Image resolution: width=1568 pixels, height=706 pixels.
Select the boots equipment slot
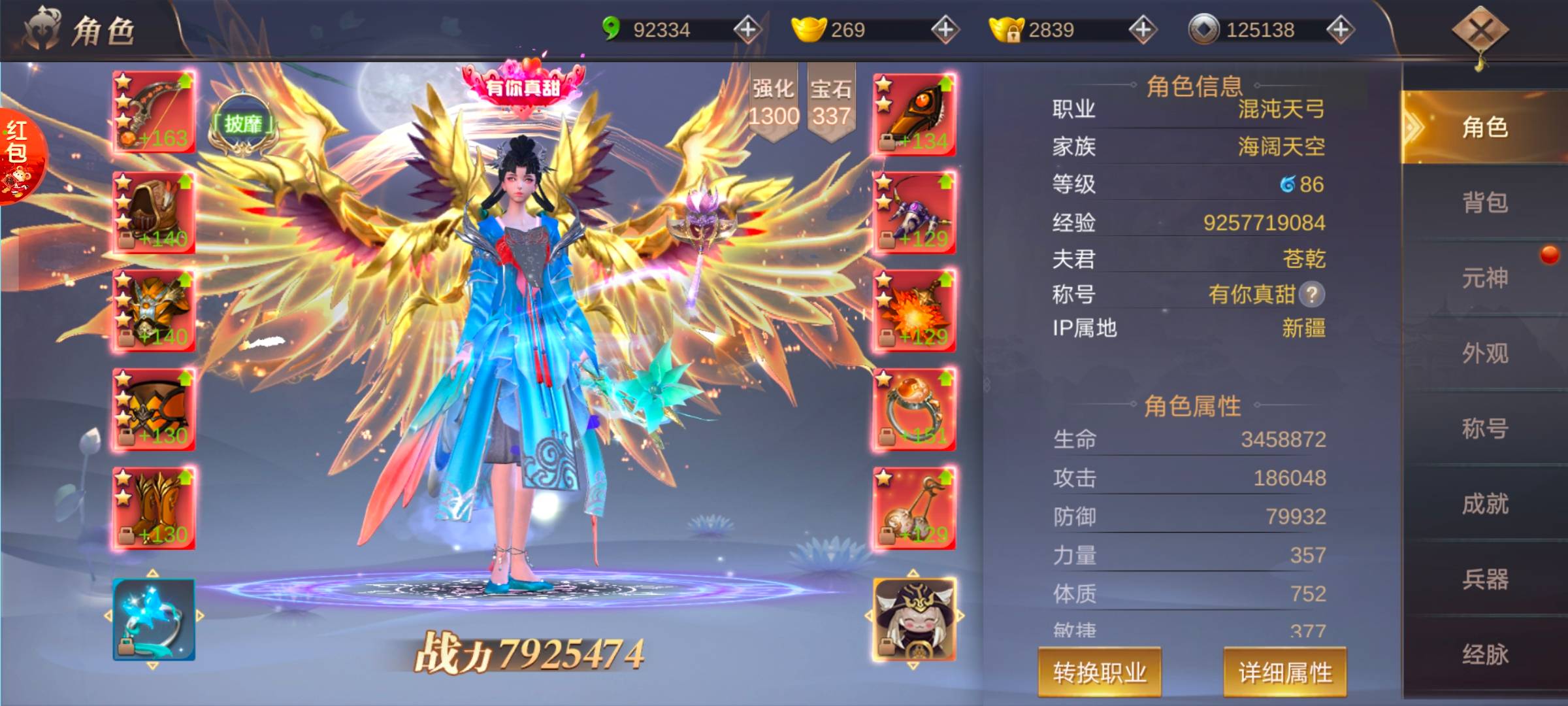(x=154, y=509)
